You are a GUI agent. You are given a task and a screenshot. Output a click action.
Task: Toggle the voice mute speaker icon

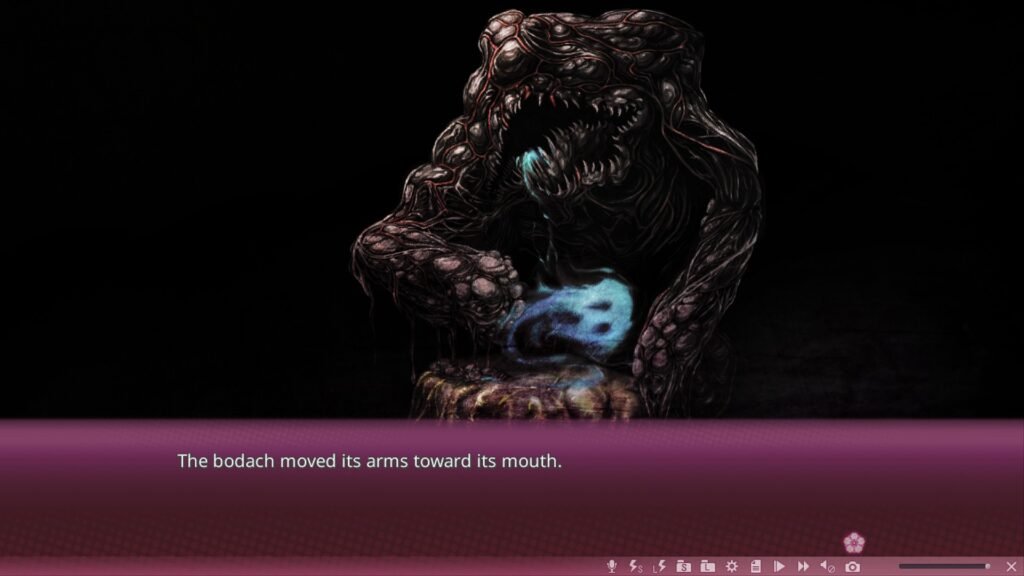(827, 566)
